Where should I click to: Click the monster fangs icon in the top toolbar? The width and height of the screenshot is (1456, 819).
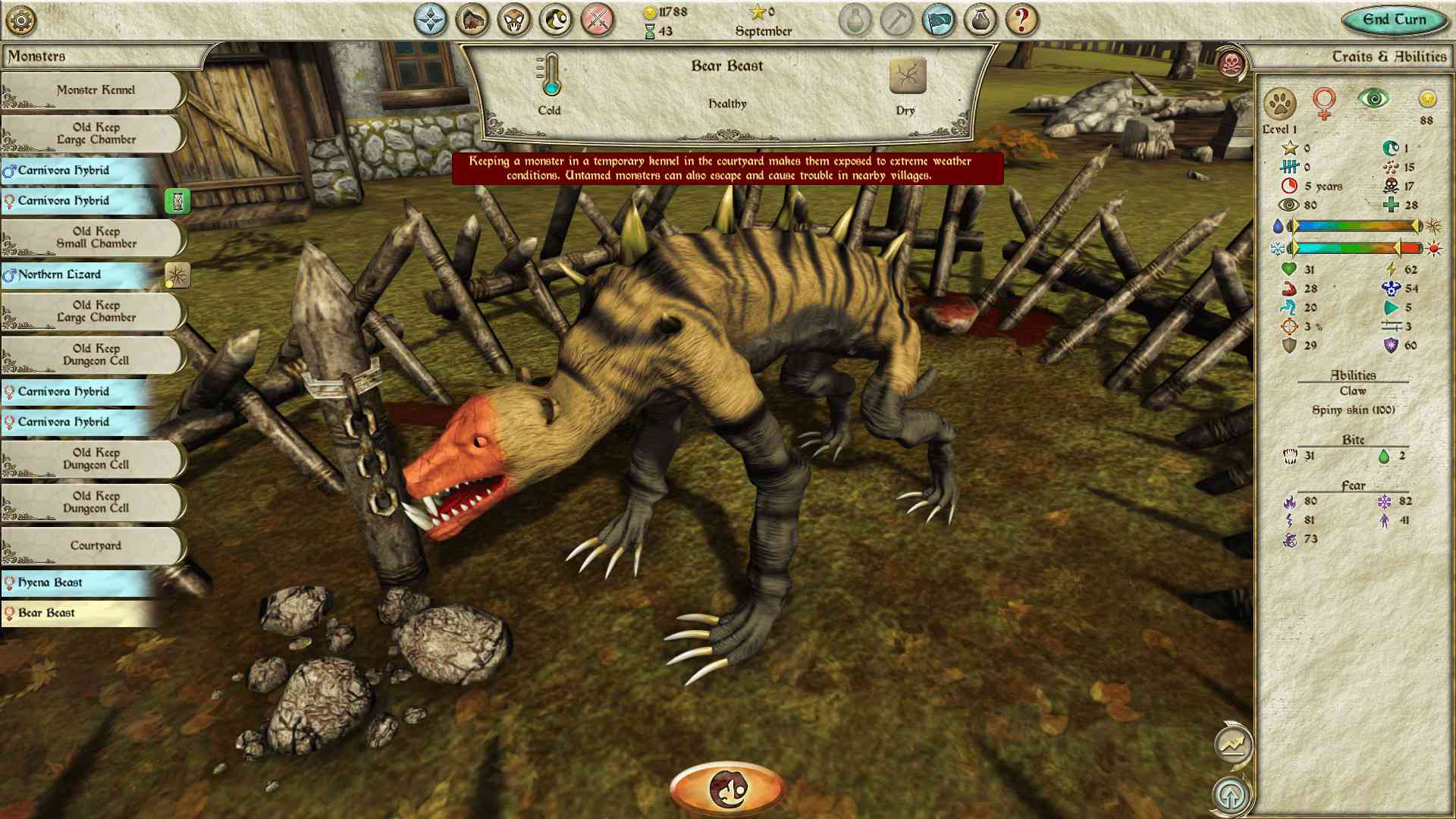[513, 20]
